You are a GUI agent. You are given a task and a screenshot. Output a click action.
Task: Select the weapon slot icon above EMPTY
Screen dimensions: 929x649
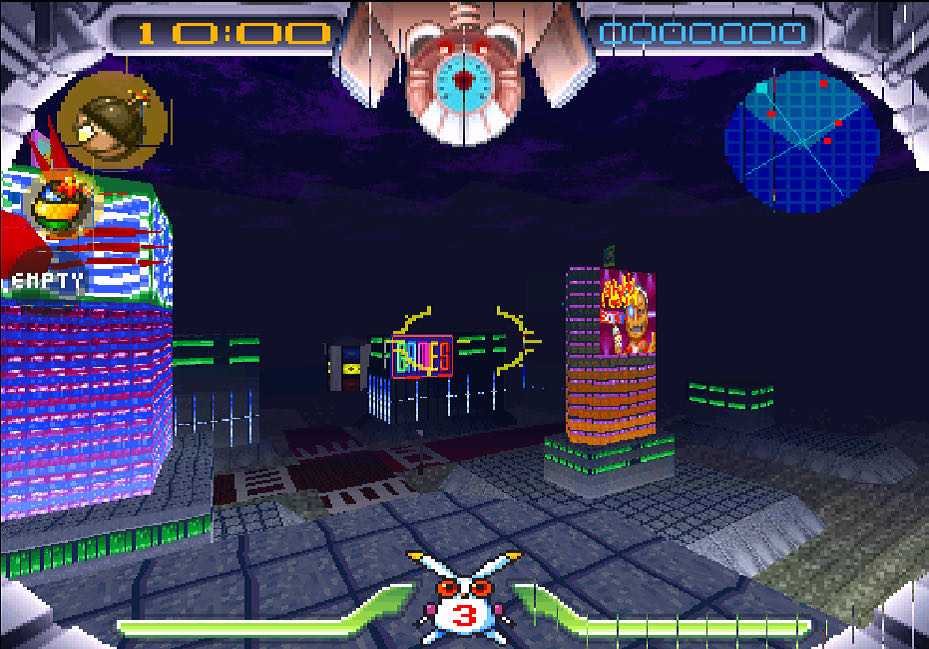[x=60, y=205]
